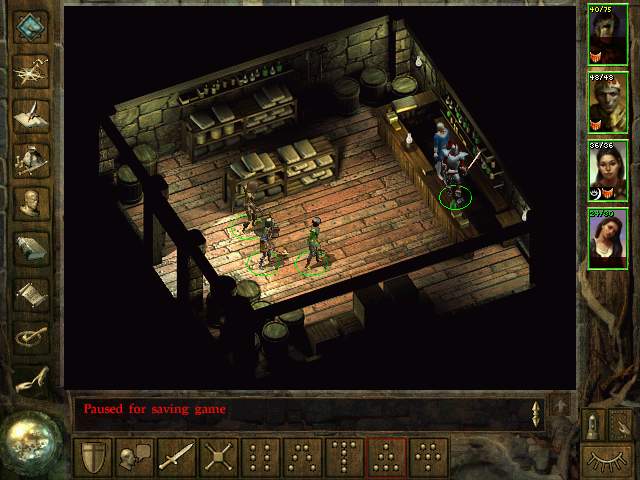The image size is (640, 480).
Task: Open the priest scroll icon
Action: 32,292
